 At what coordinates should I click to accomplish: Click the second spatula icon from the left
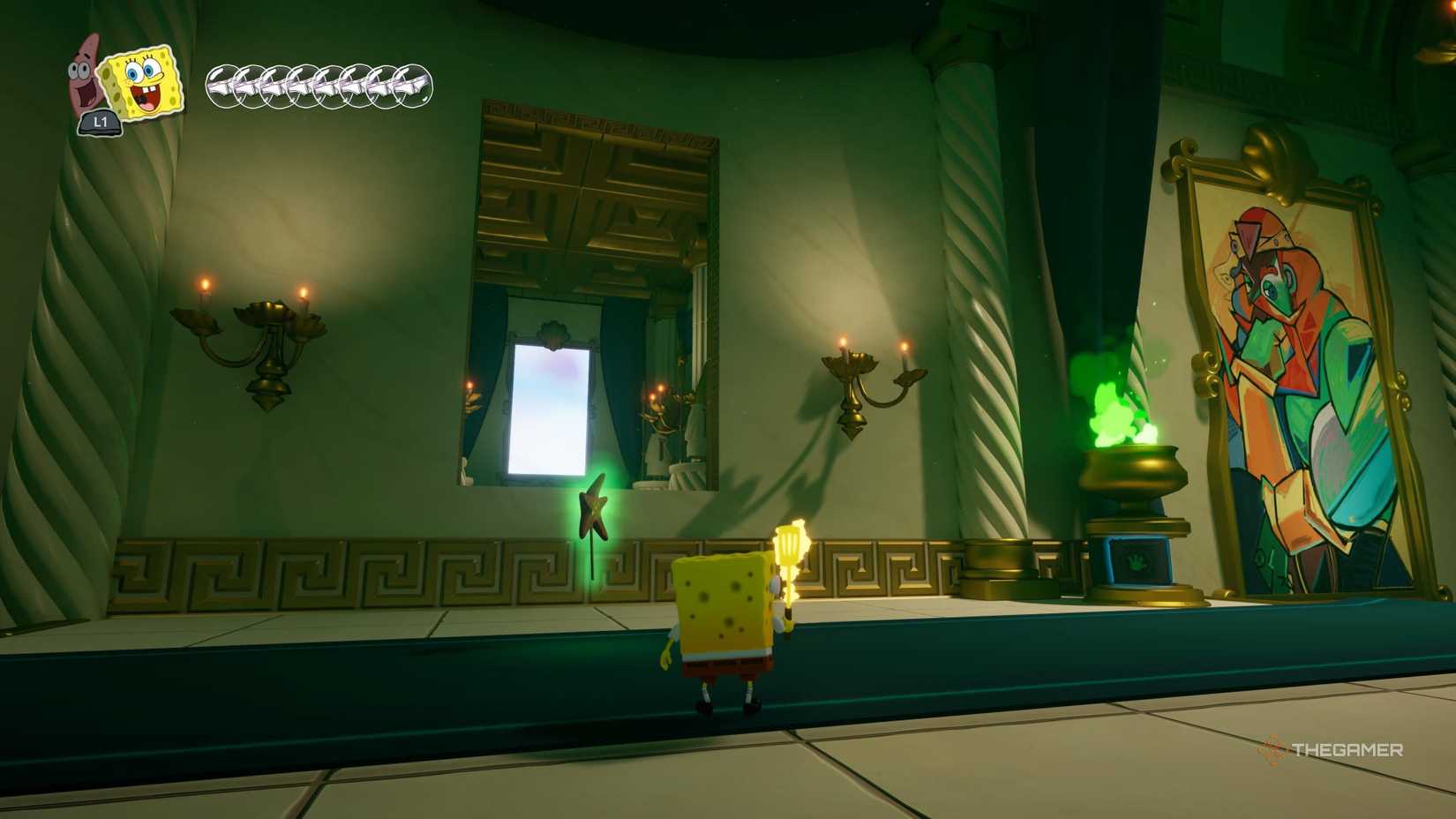pos(251,86)
